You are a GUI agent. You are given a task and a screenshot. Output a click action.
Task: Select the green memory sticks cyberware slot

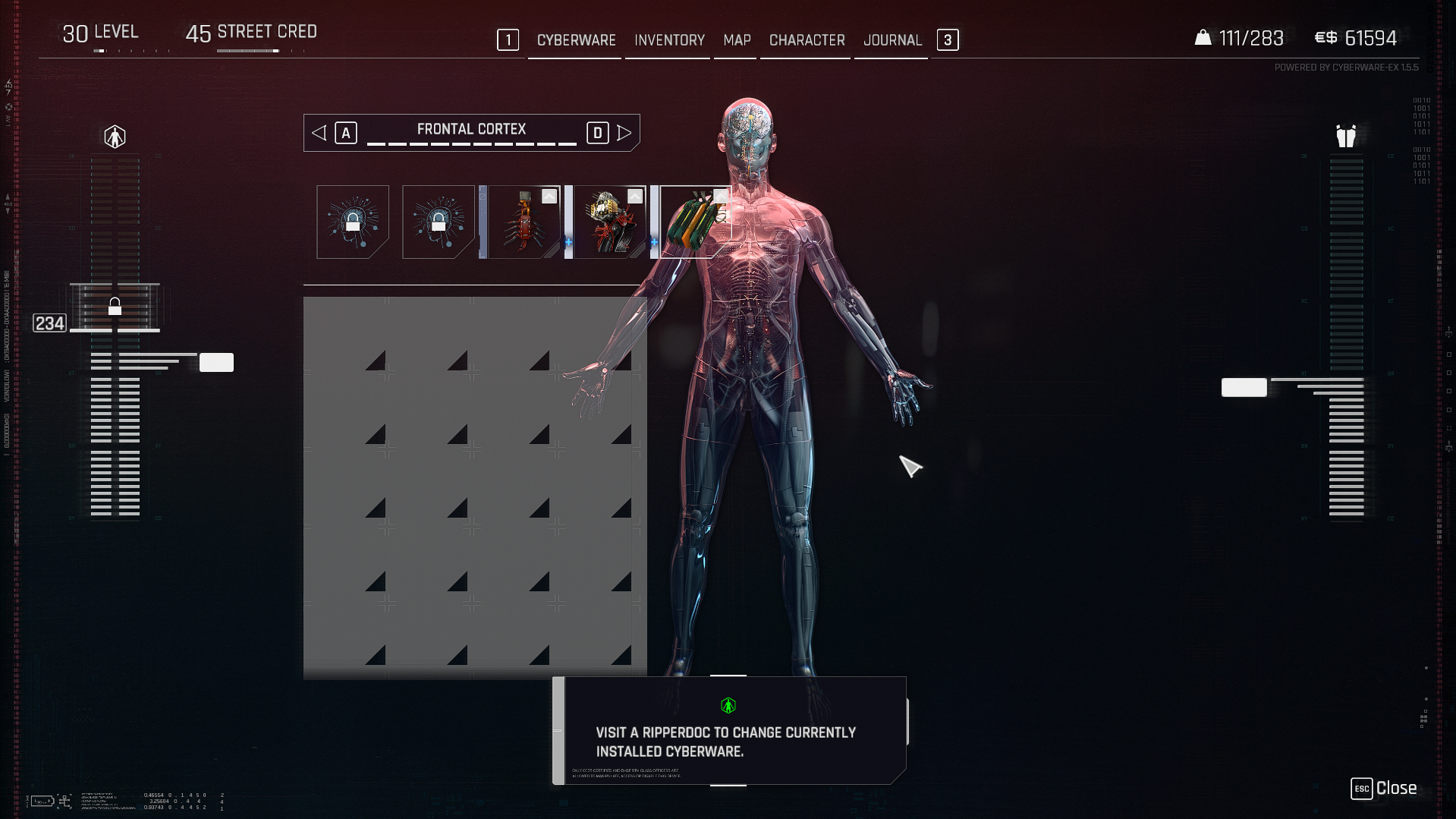tap(696, 222)
